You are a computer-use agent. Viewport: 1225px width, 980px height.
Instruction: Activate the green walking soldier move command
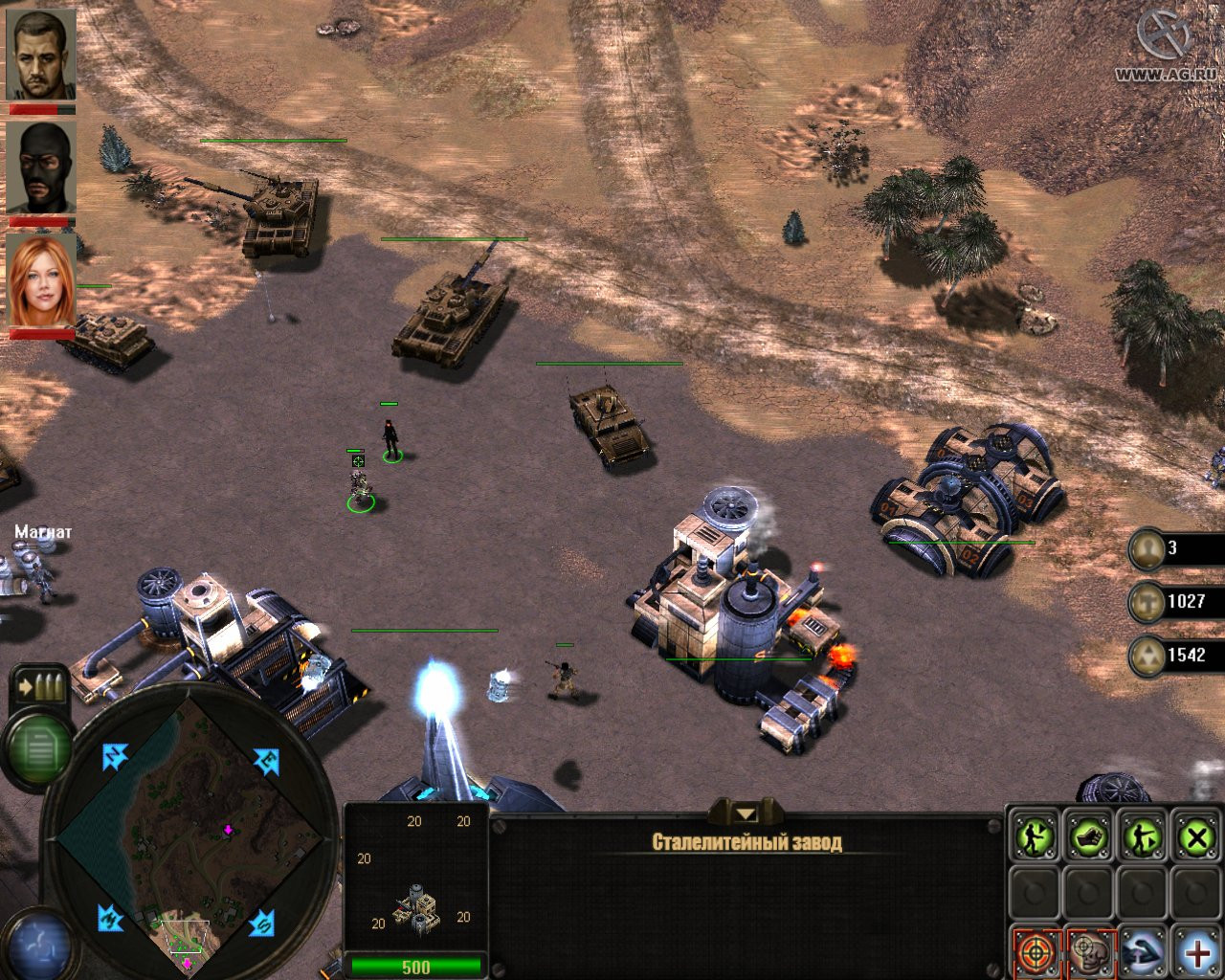click(1035, 839)
